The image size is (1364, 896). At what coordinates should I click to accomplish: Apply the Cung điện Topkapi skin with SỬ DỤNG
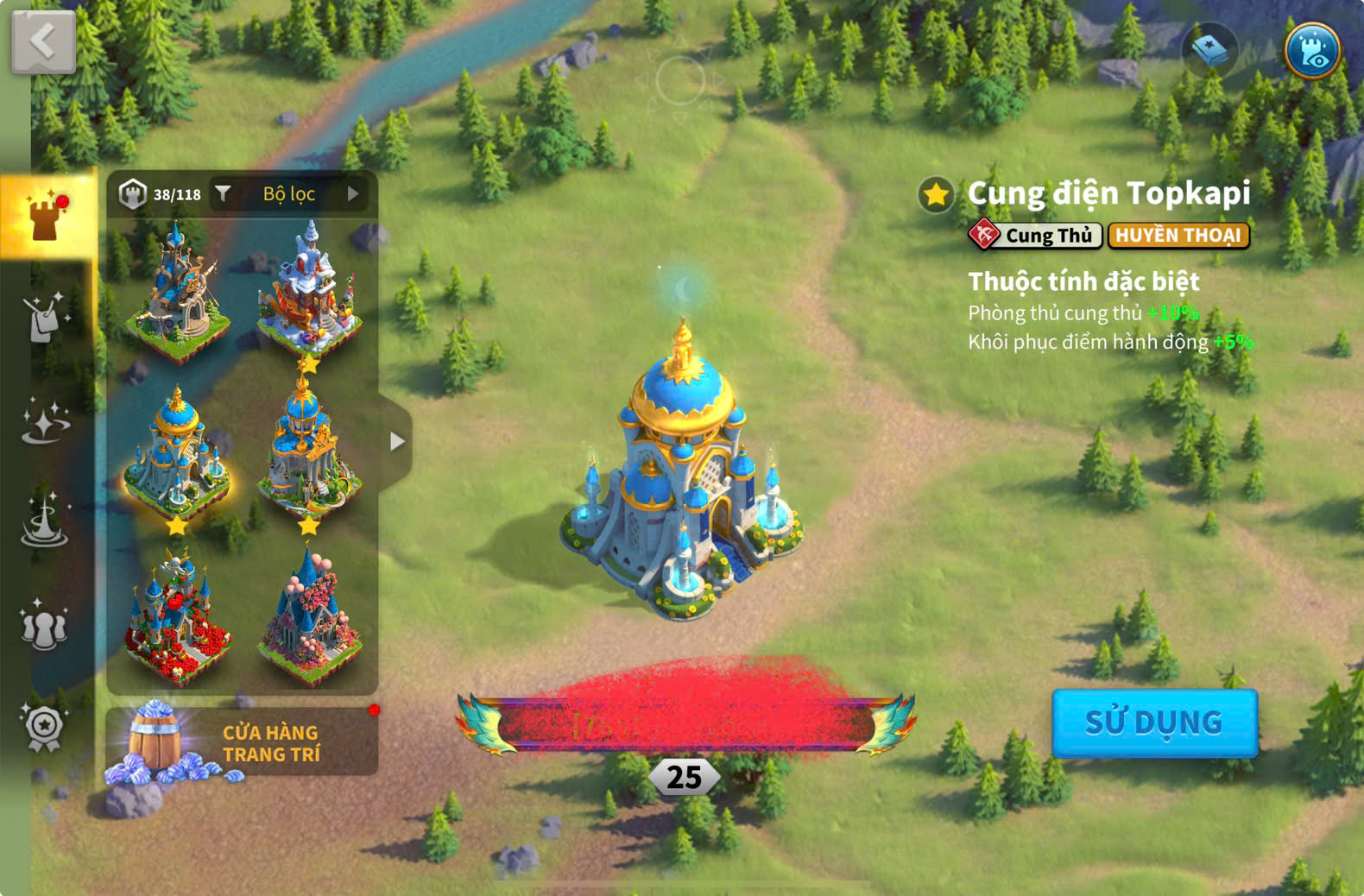1154,722
